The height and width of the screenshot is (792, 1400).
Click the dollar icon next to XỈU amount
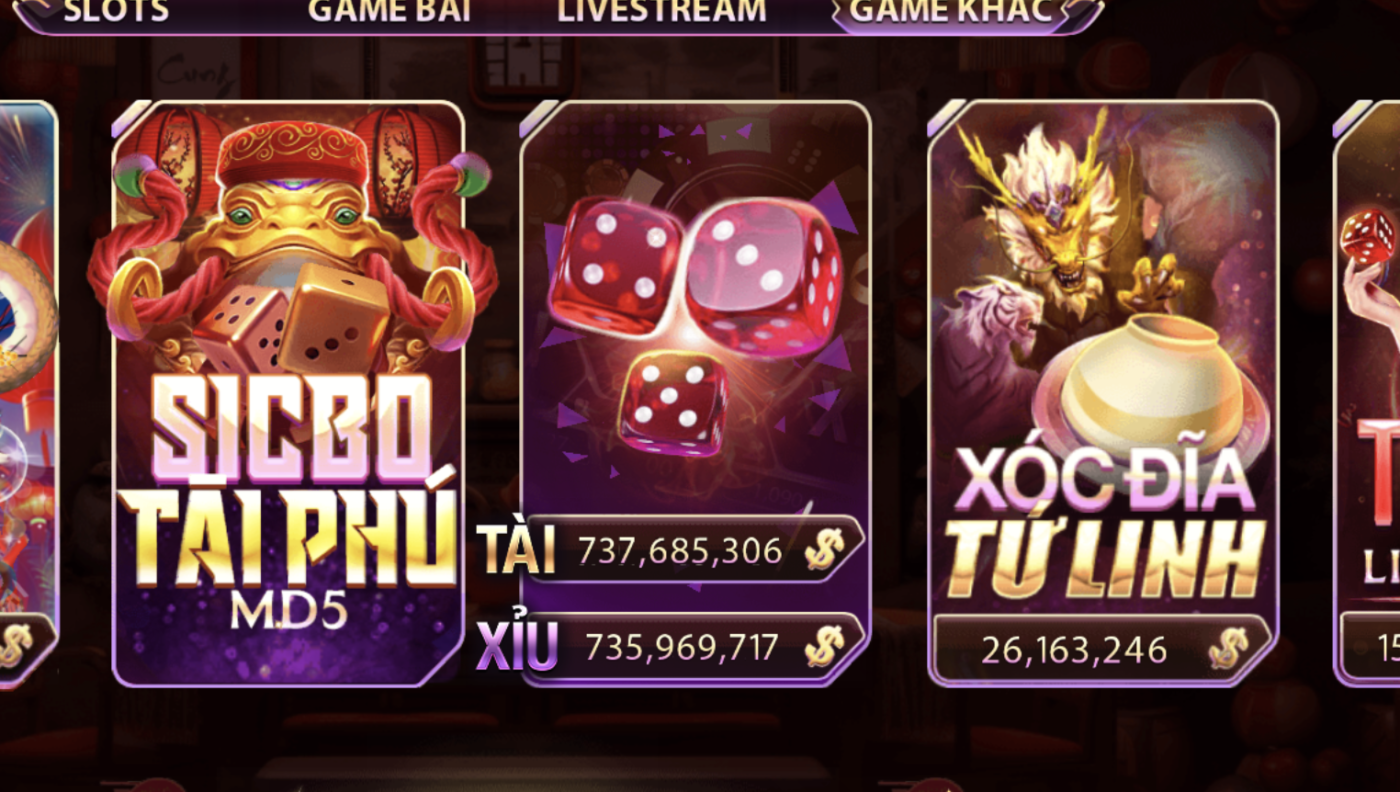click(822, 650)
